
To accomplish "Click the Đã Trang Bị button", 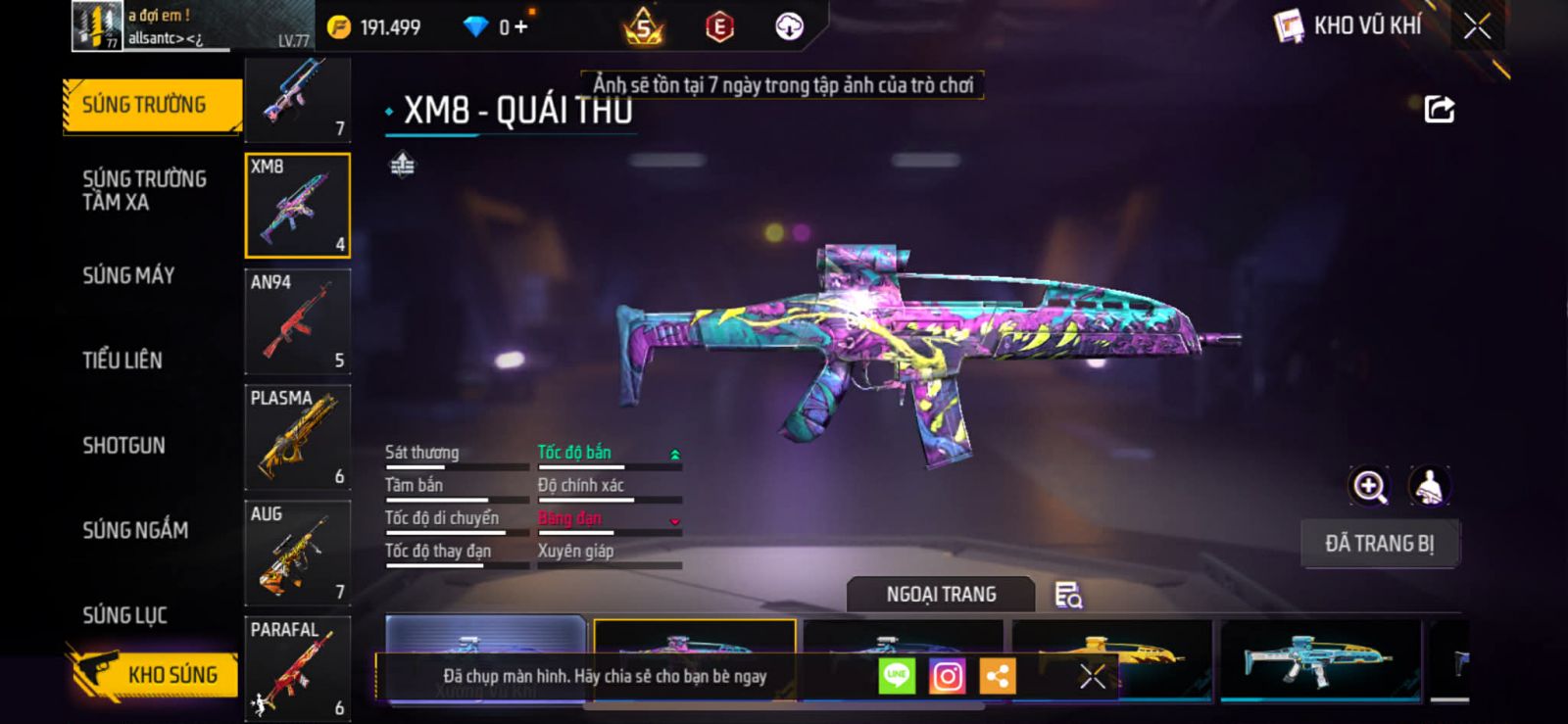I will [1379, 544].
